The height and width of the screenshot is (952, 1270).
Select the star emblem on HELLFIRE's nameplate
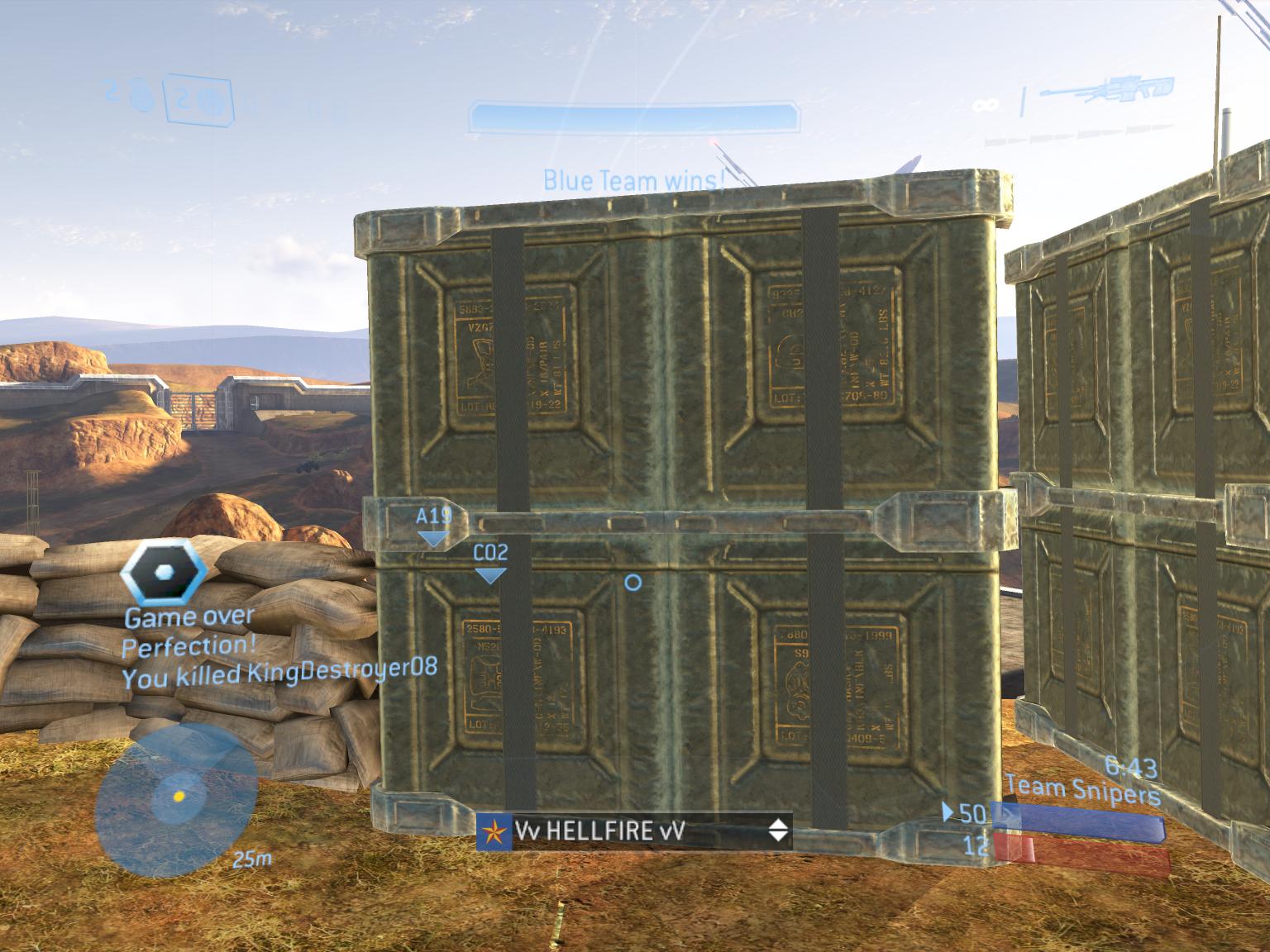tap(494, 832)
